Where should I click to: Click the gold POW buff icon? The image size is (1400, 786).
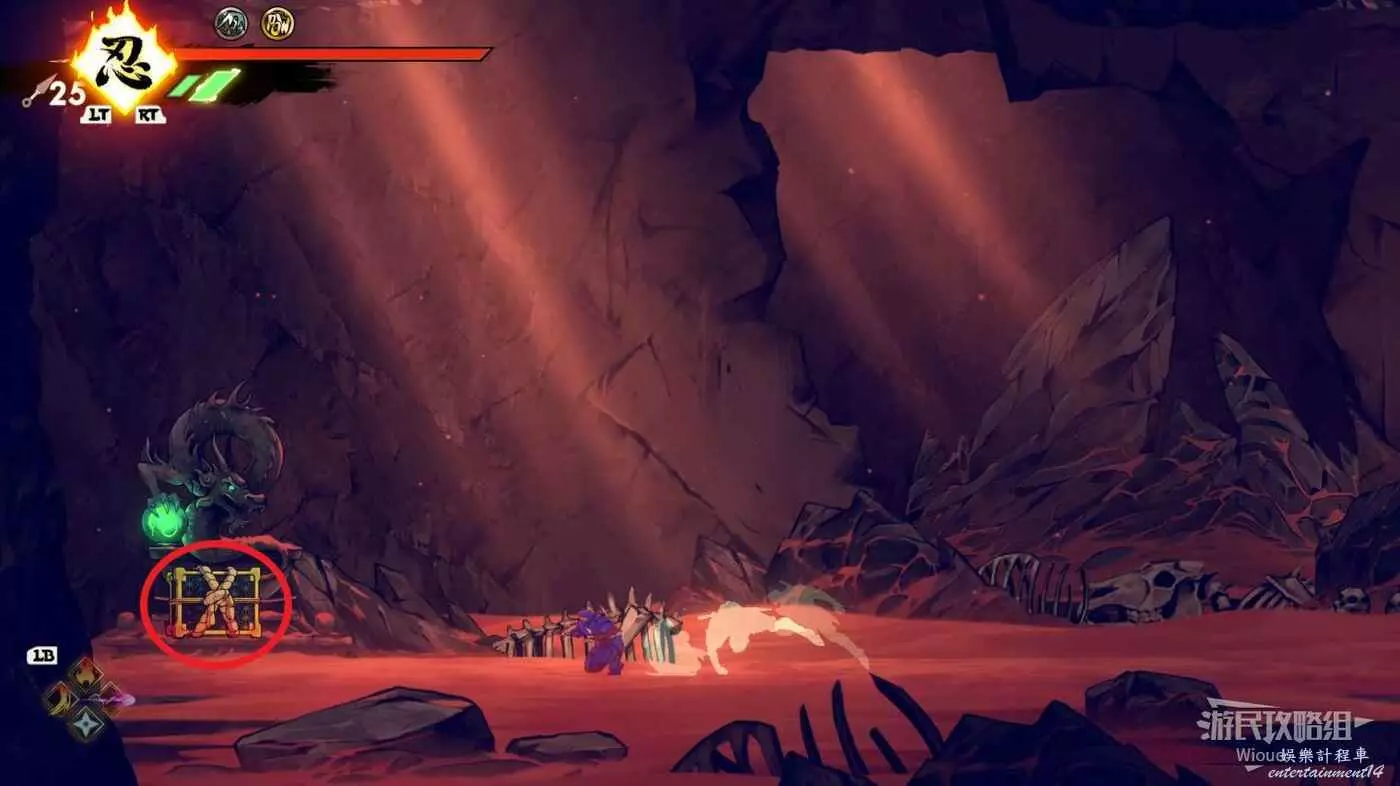pos(277,23)
